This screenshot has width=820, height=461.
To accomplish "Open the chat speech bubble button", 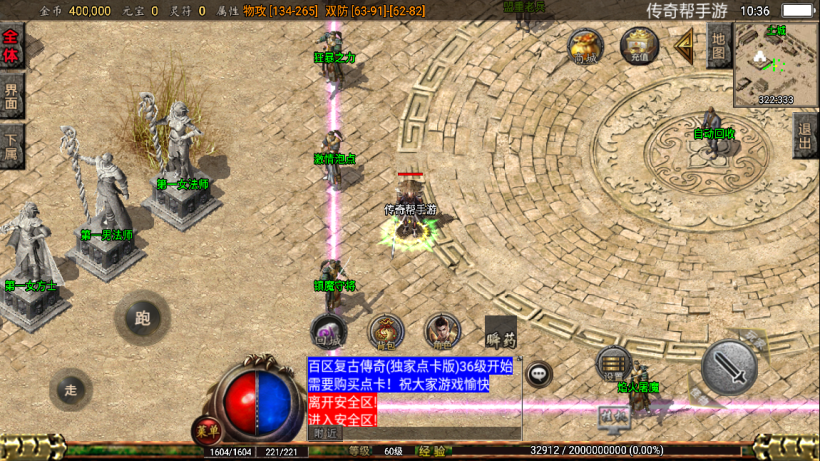I will click(539, 373).
